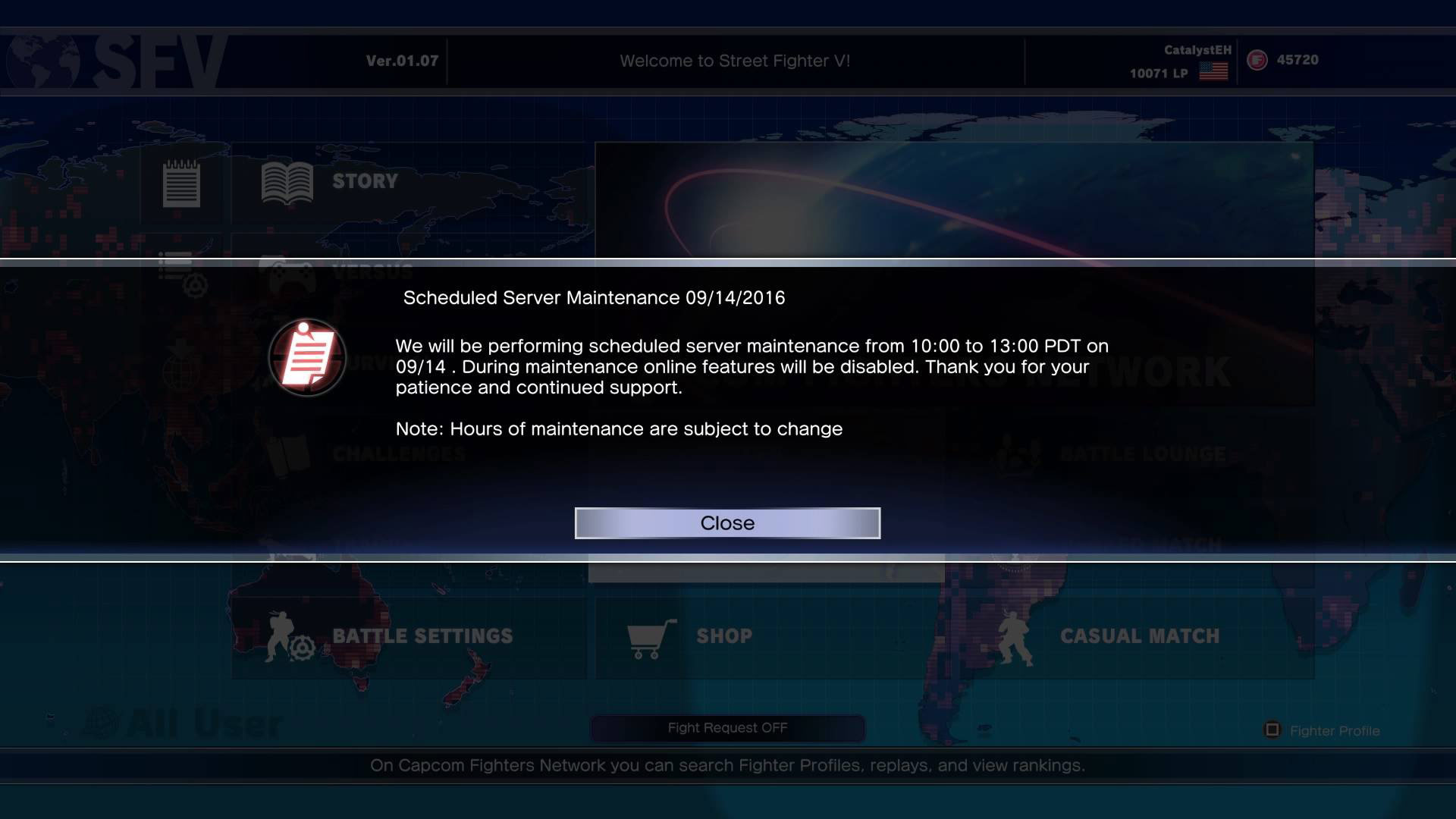Click the red maintenance notice icon in dialog
This screenshot has width=1456, height=819.
pyautogui.click(x=307, y=356)
